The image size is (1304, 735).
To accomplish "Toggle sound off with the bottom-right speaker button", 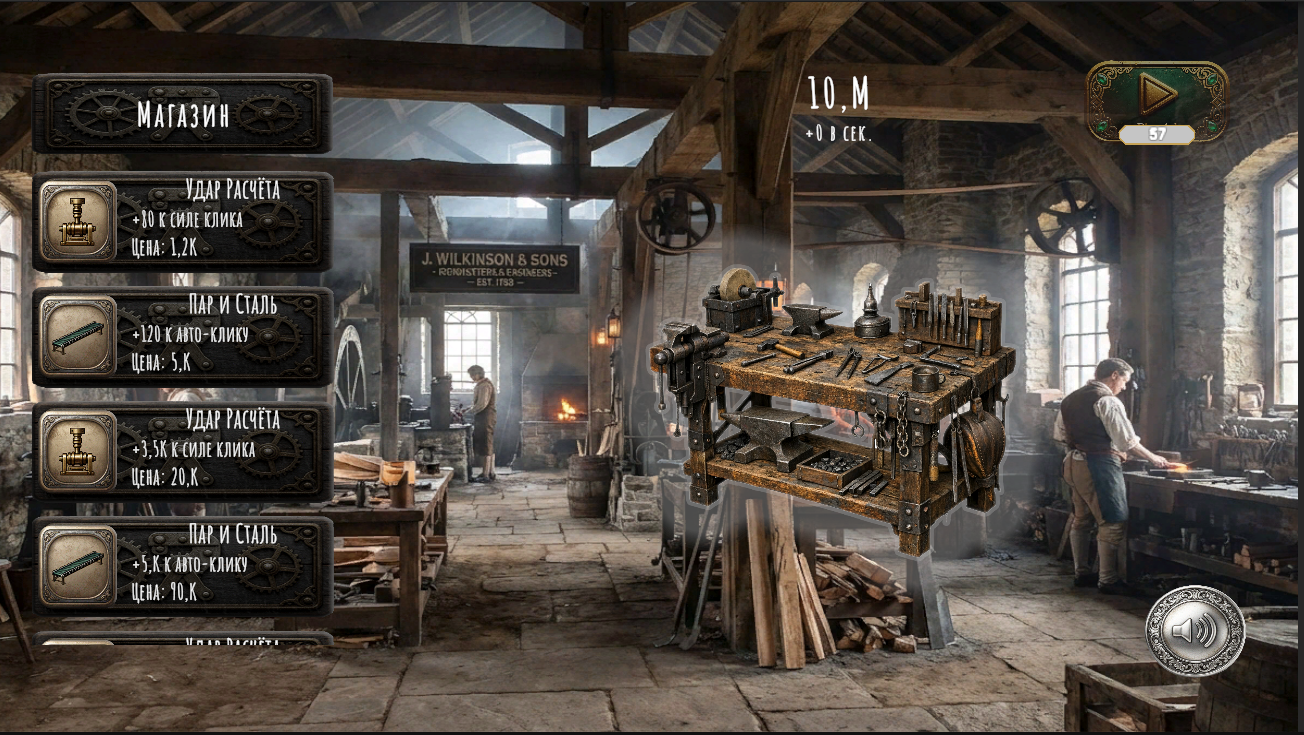I will (x=1193, y=631).
